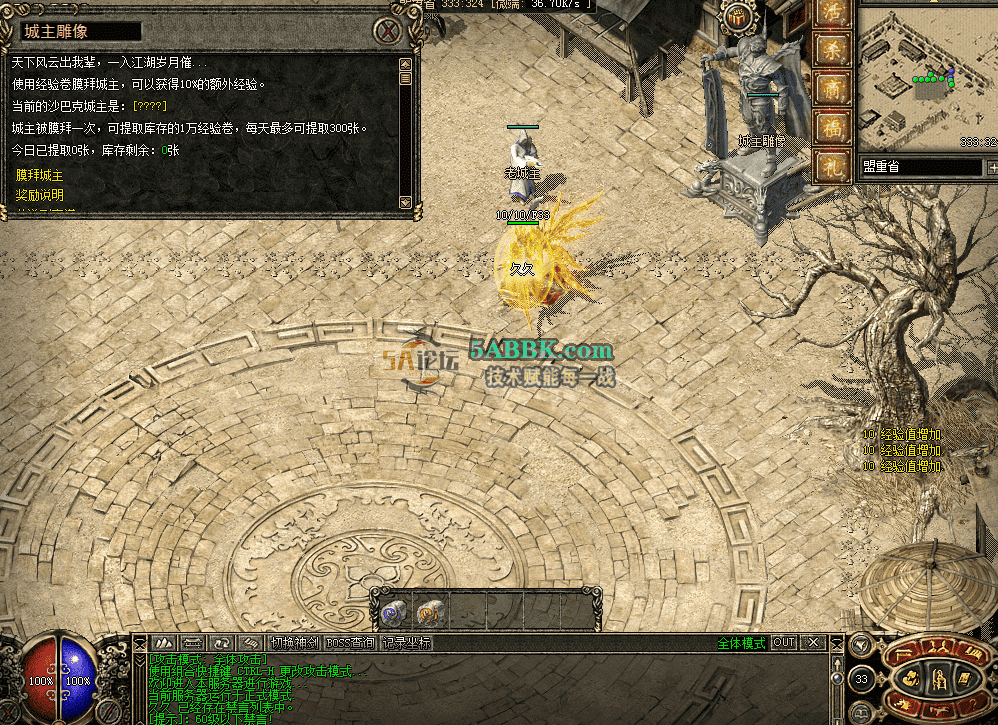
Task: Open the 福 welfare side button
Action: pyautogui.click(x=833, y=127)
